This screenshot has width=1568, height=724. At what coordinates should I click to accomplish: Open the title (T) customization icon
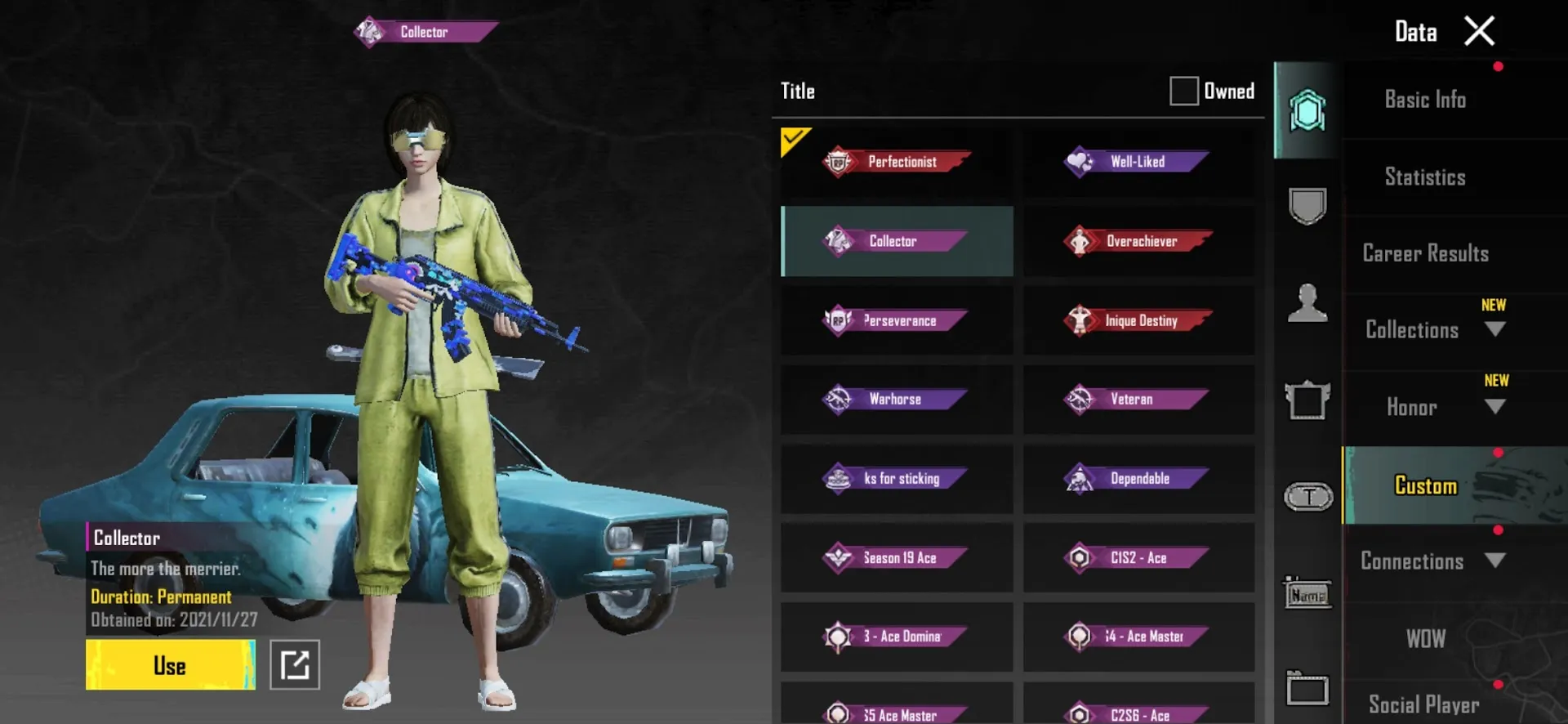[x=1307, y=496]
